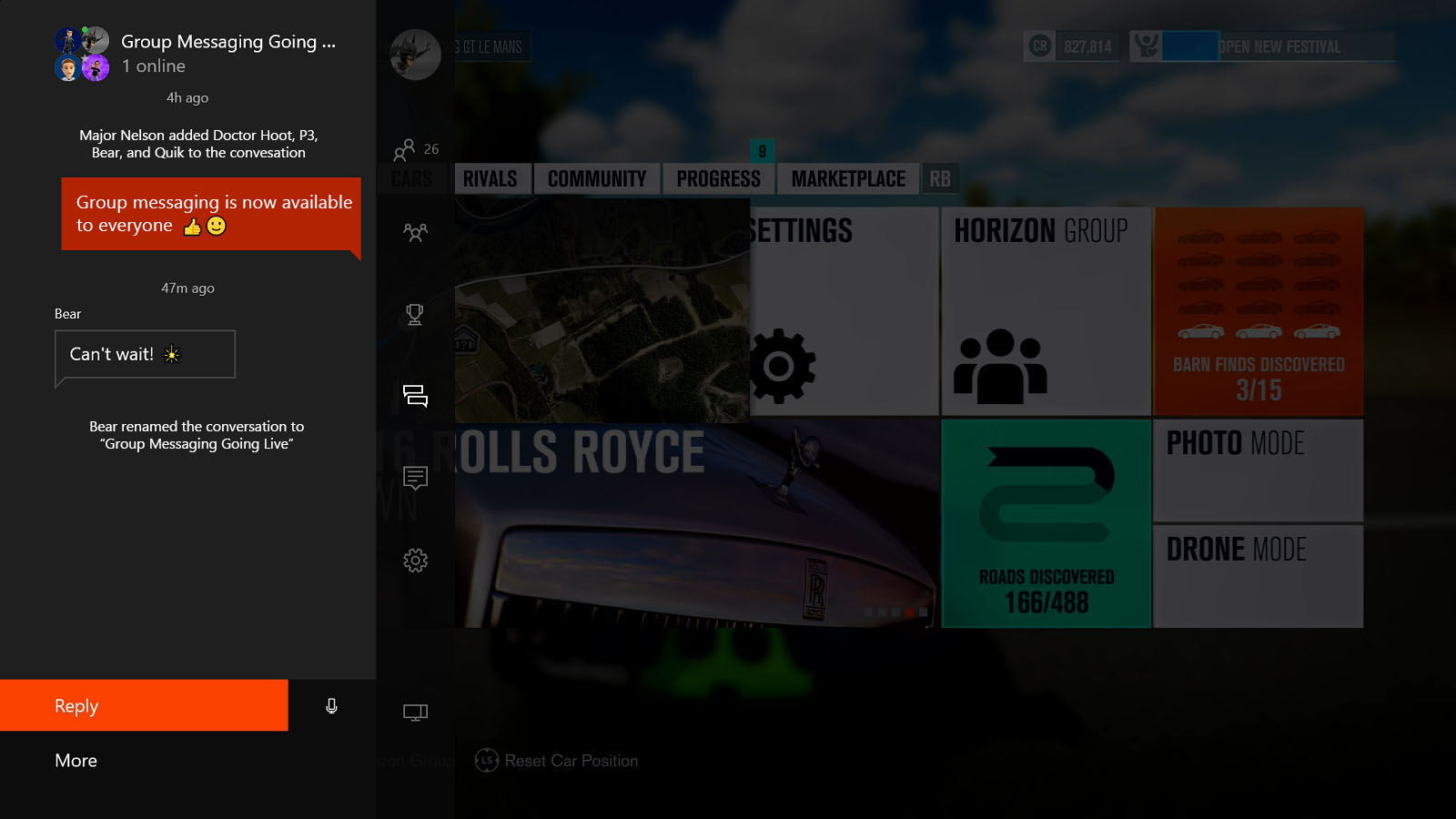Enter Photo Mode
Viewport: 1456px width, 819px height.
1258,470
